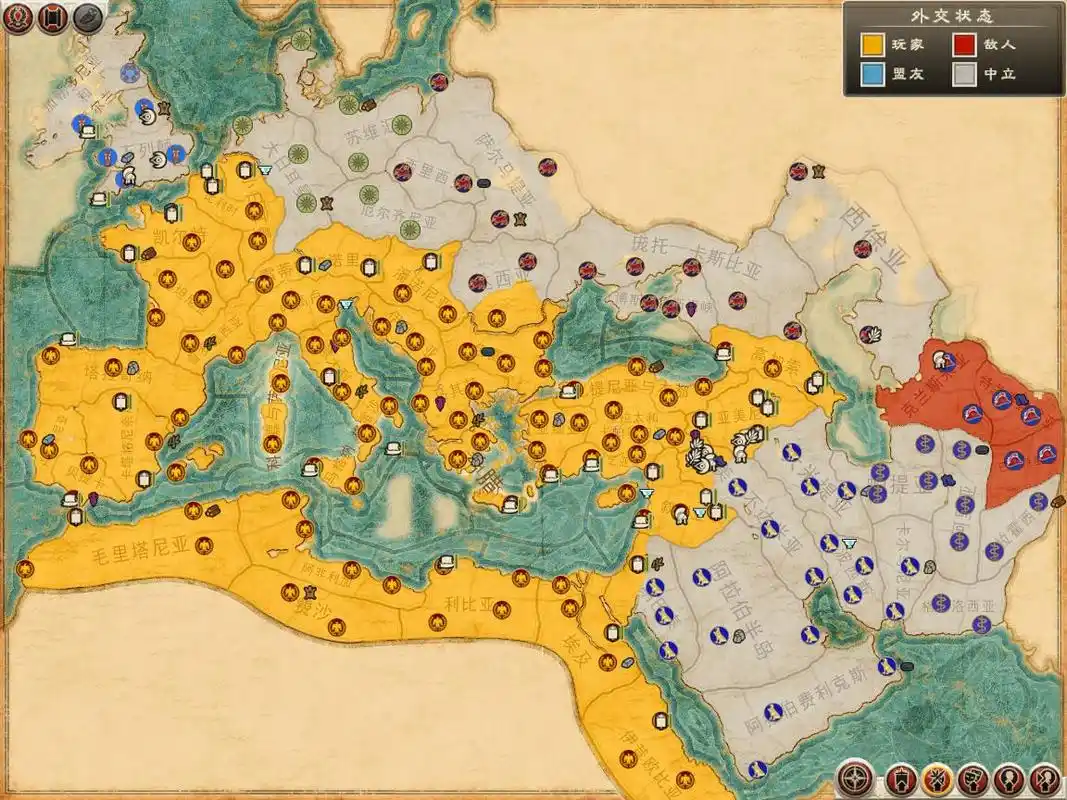Viewport: 1067px width, 800px height.
Task: Activate the compass rose map button
Action: click(853, 778)
